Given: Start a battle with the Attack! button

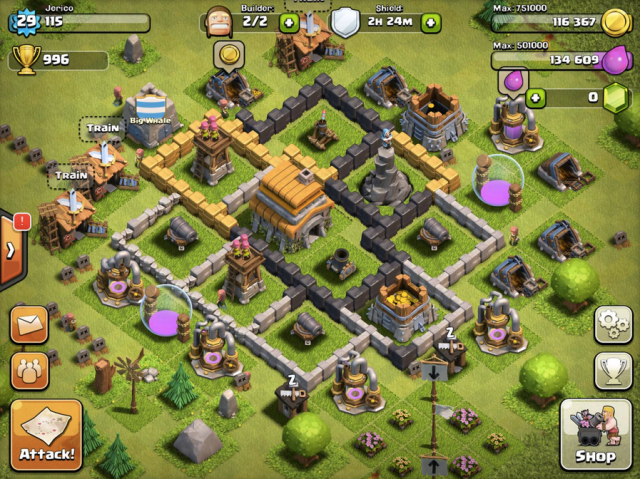Looking at the screenshot, I should [x=46, y=434].
